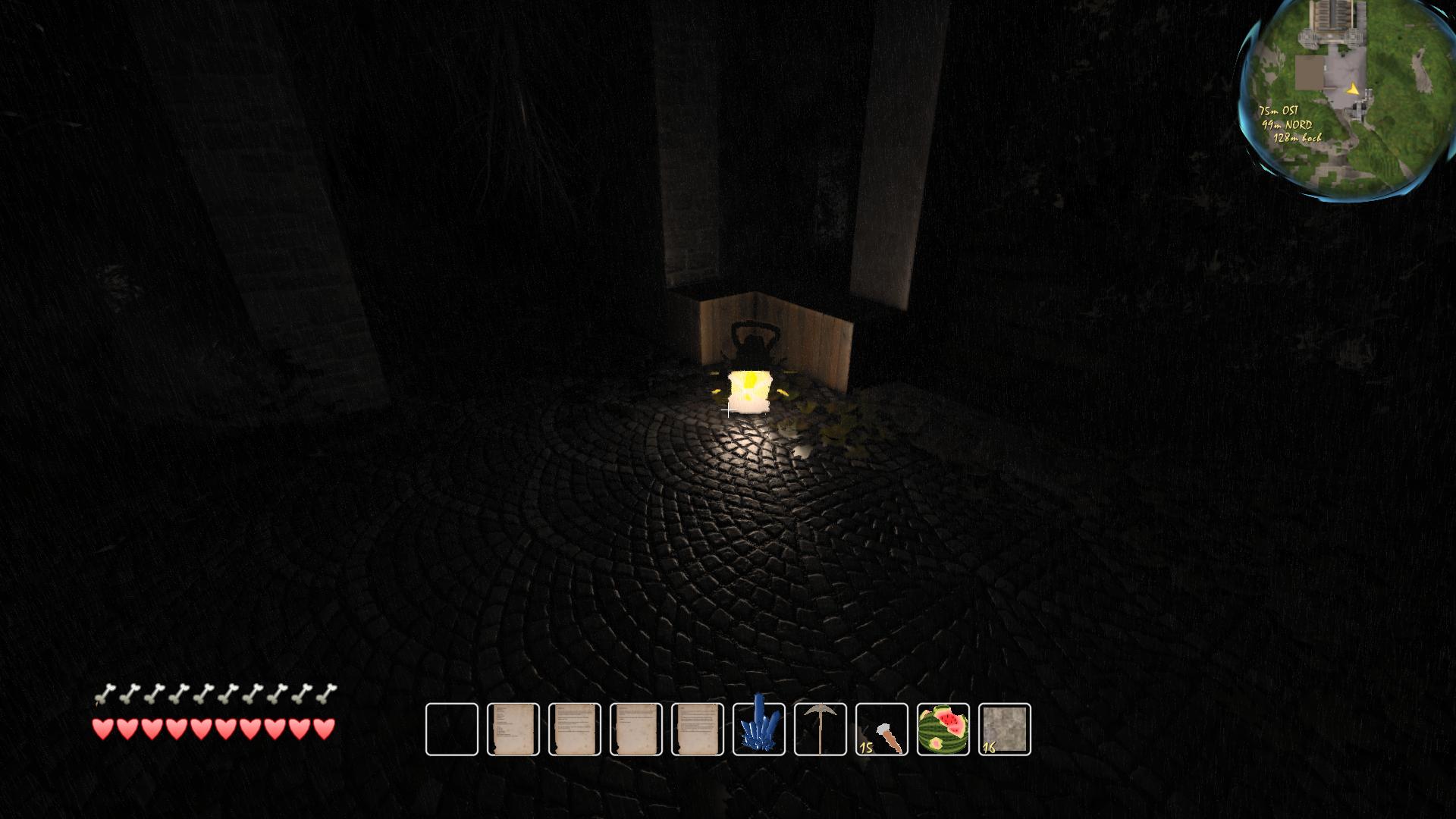Pick the watermelon hotbar slot
Image resolution: width=1456 pixels, height=819 pixels.
click(943, 730)
